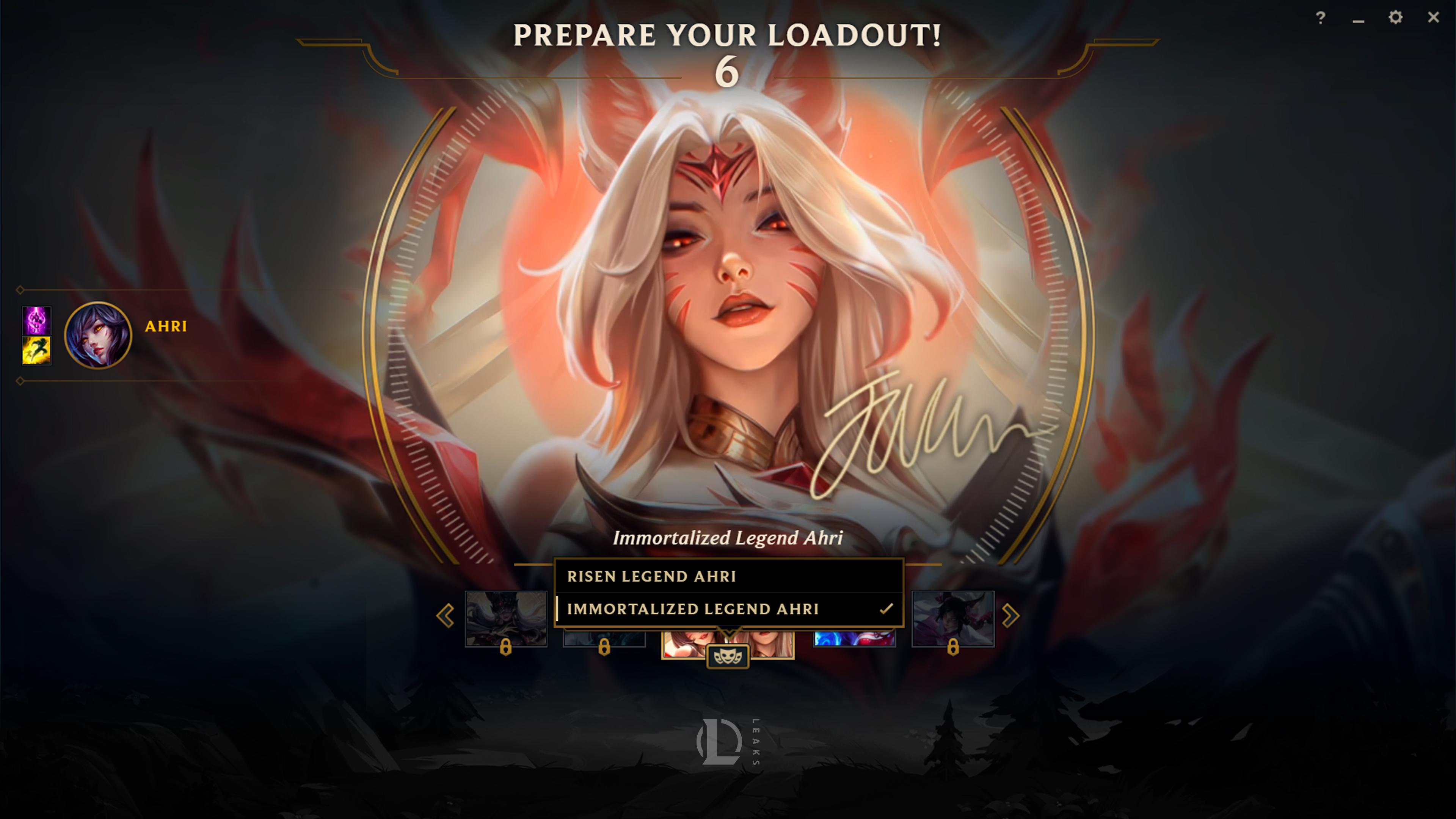Show previous skins with left arrow
This screenshot has height=819, width=1456.
click(446, 615)
